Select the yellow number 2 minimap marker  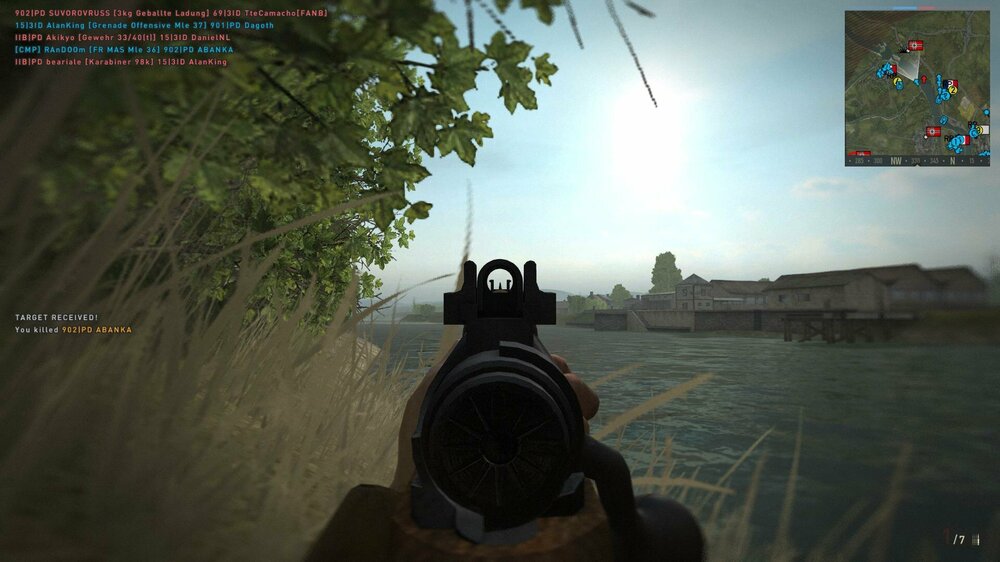click(x=953, y=89)
